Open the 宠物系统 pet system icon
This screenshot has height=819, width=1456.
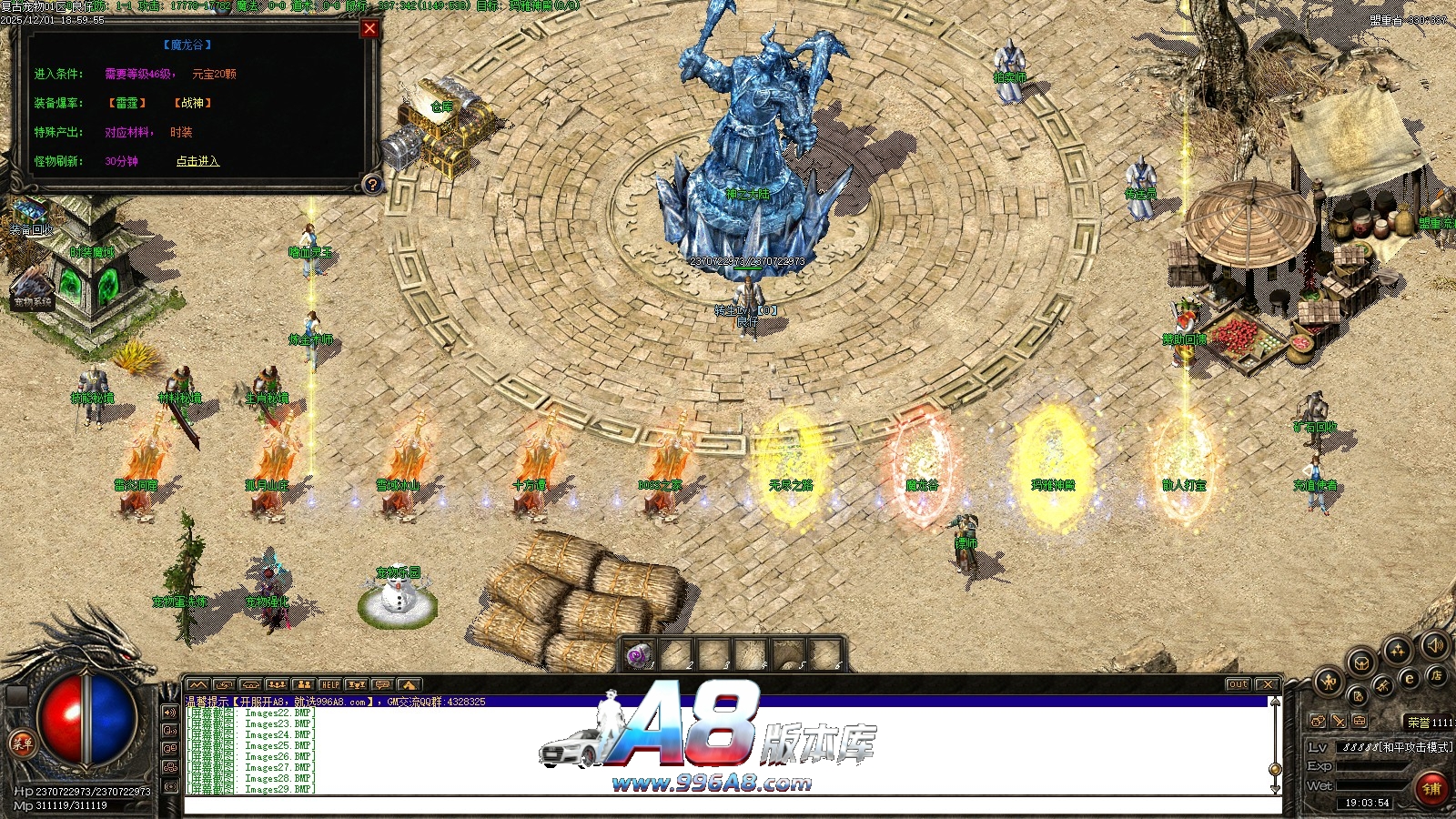(32, 289)
